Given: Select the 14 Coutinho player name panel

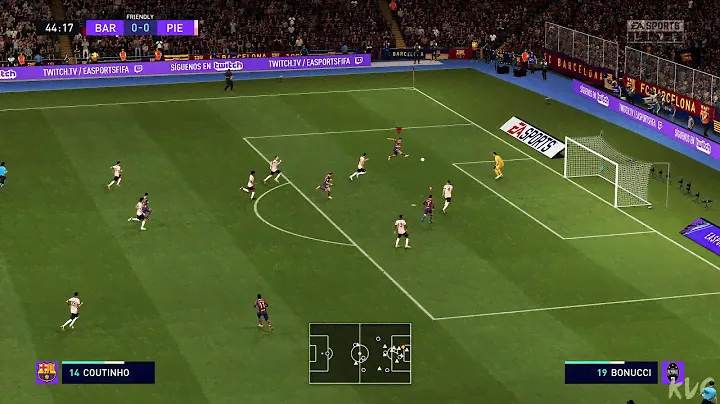Looking at the screenshot, I should (x=108, y=373).
